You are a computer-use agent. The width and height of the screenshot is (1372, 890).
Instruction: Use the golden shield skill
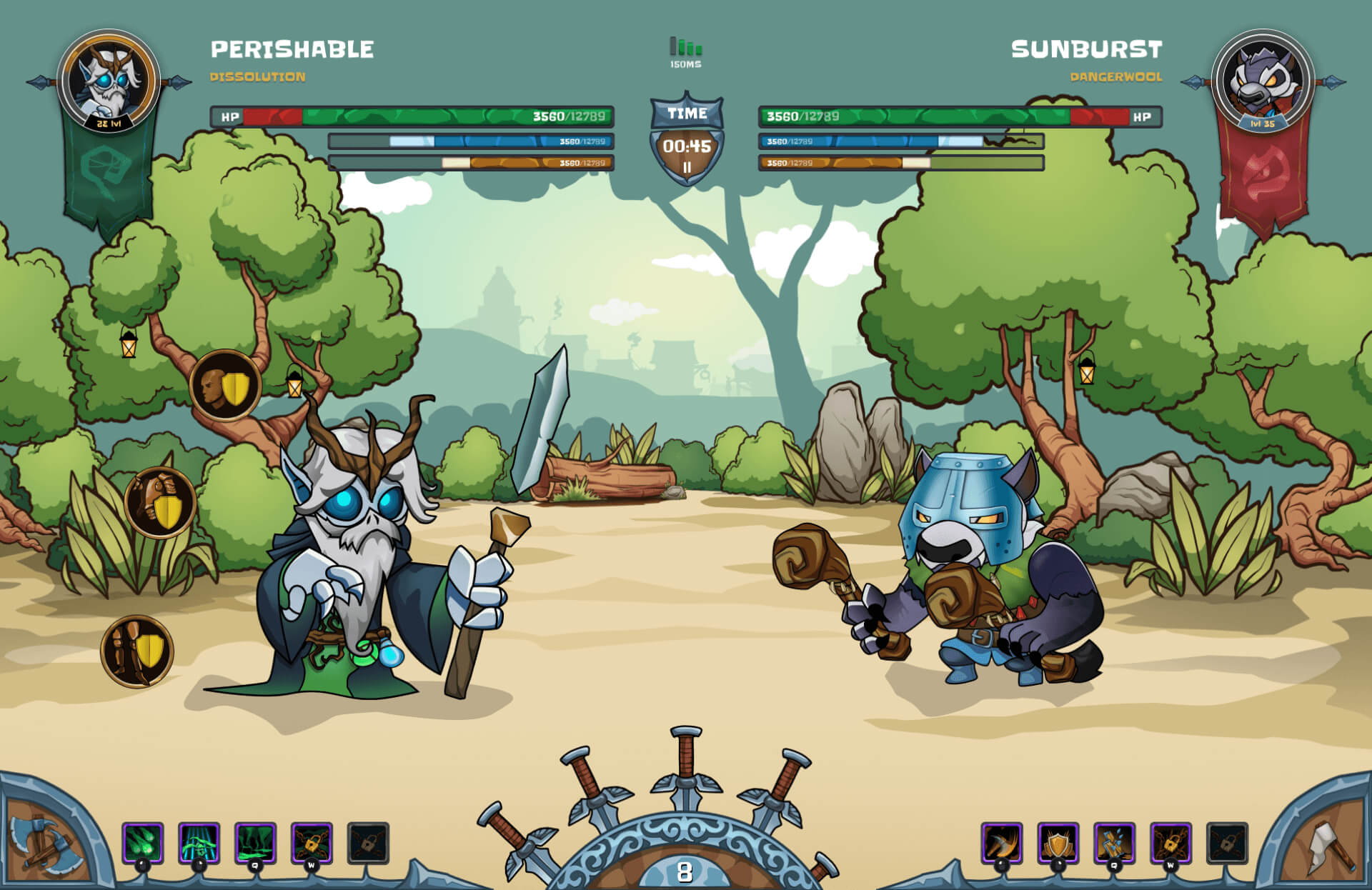tap(1058, 843)
